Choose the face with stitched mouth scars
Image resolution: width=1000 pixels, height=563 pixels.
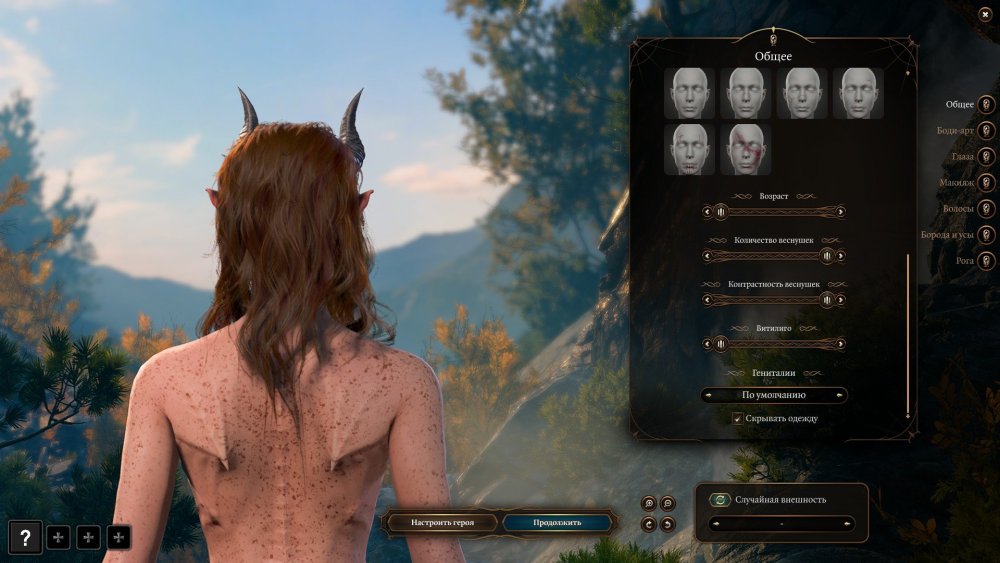click(689, 150)
